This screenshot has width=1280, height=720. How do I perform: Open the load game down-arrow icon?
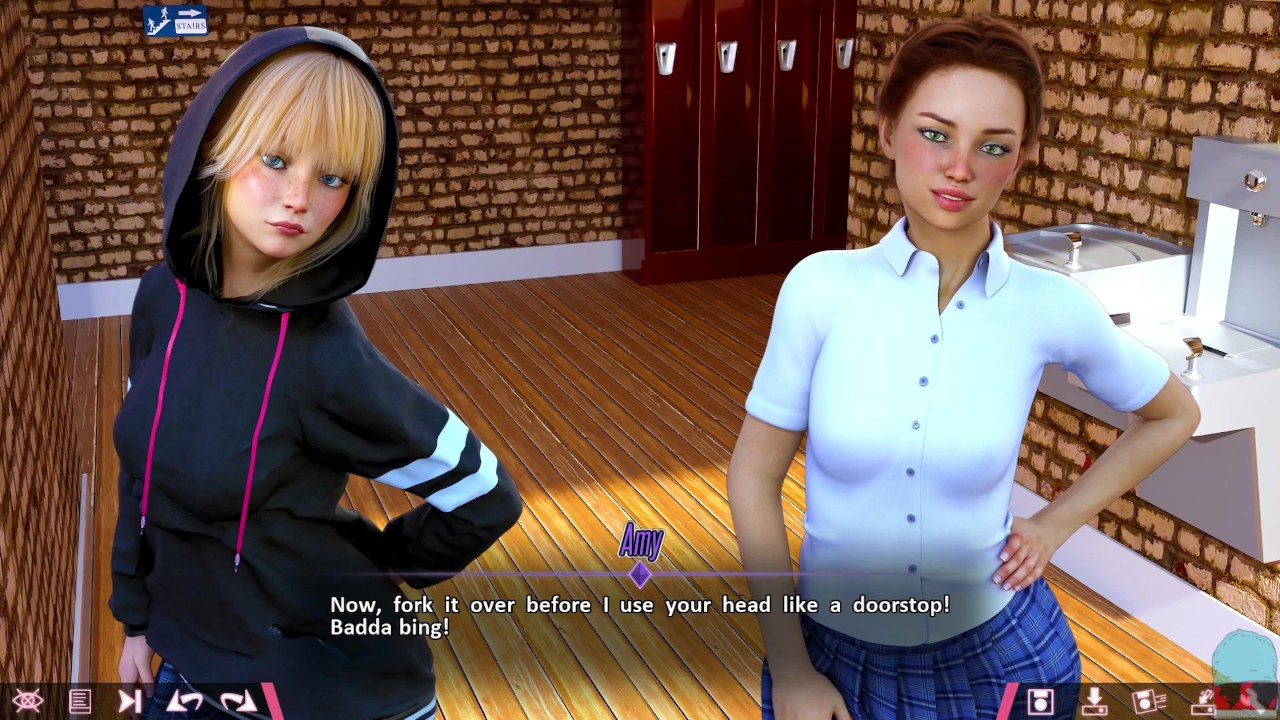pyautogui.click(x=1094, y=701)
